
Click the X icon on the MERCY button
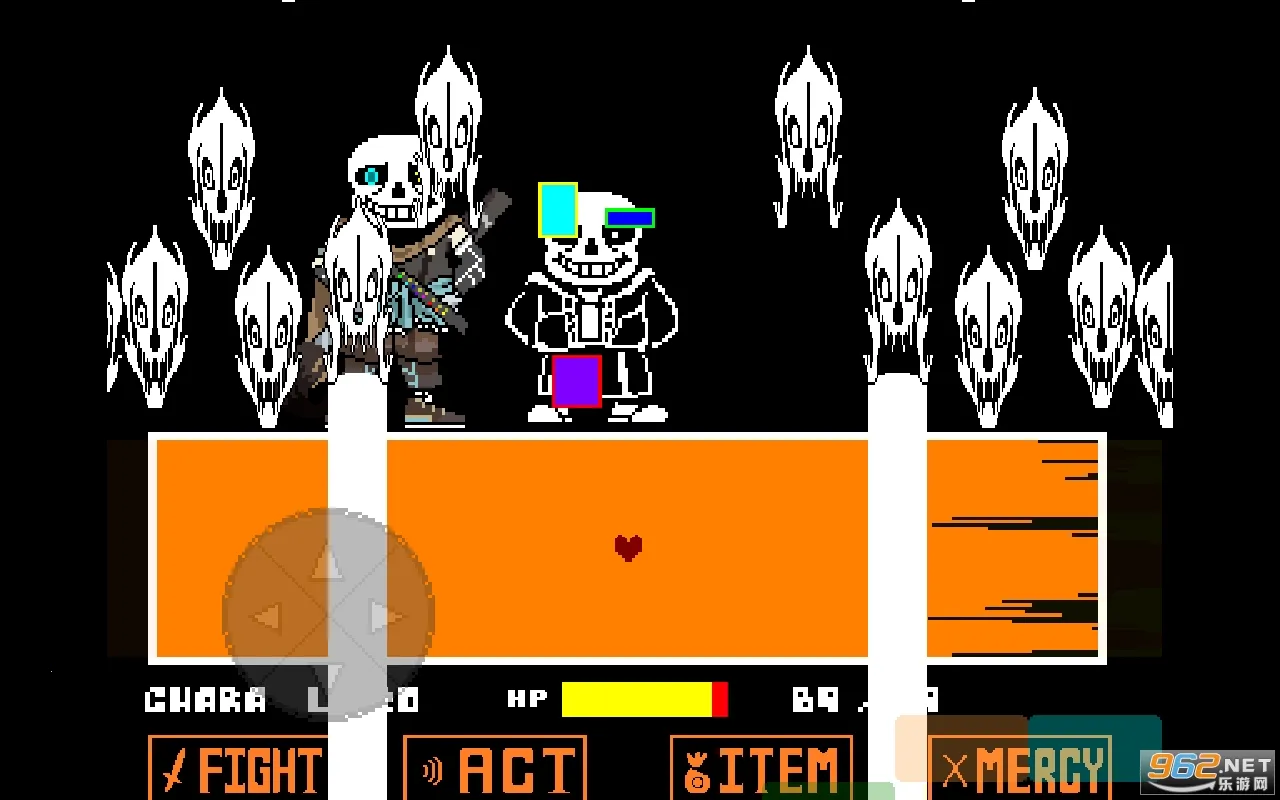click(953, 768)
